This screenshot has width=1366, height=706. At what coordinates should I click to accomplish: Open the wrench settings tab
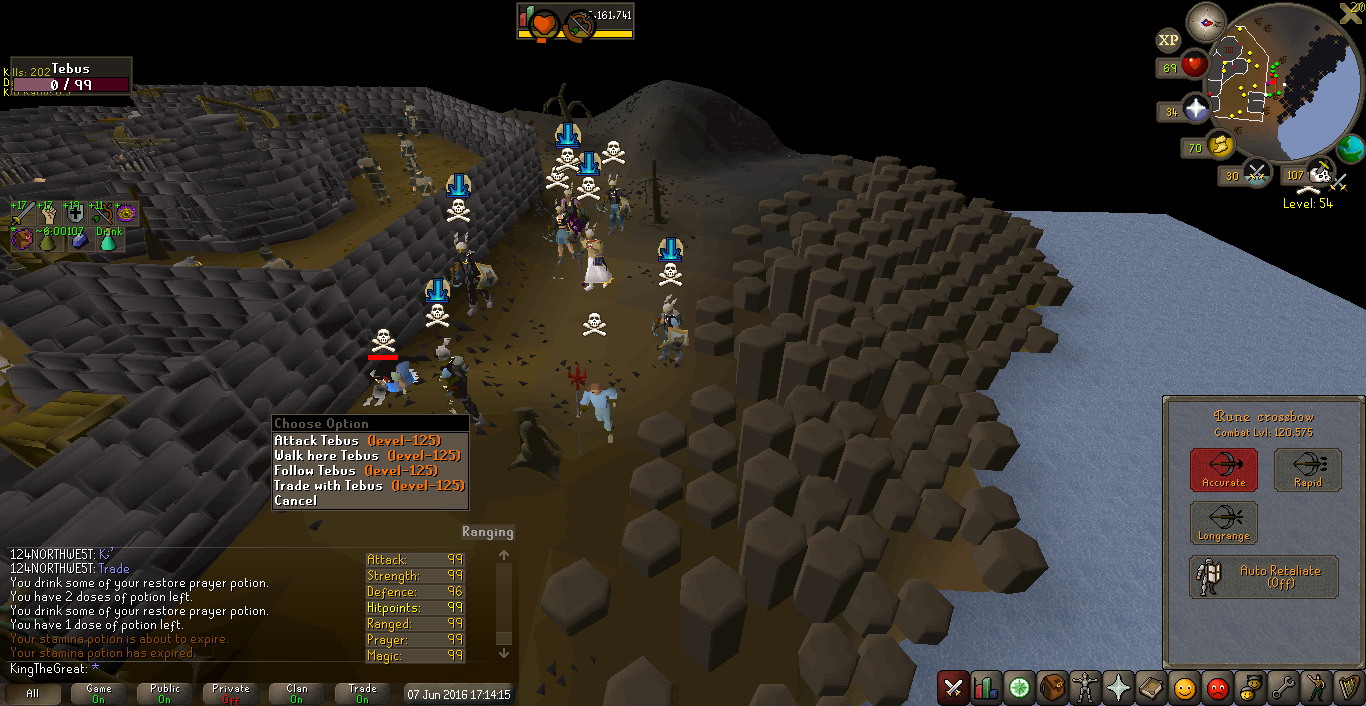(1284, 688)
